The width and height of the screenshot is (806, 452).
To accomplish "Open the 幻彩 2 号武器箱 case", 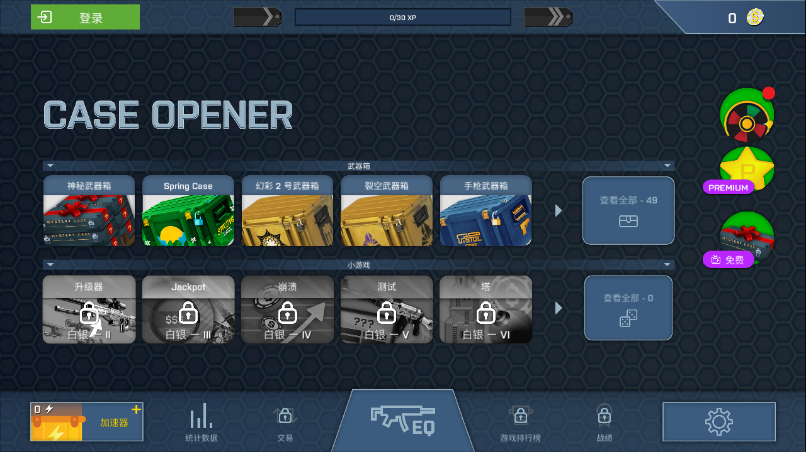I will pyautogui.click(x=287, y=211).
